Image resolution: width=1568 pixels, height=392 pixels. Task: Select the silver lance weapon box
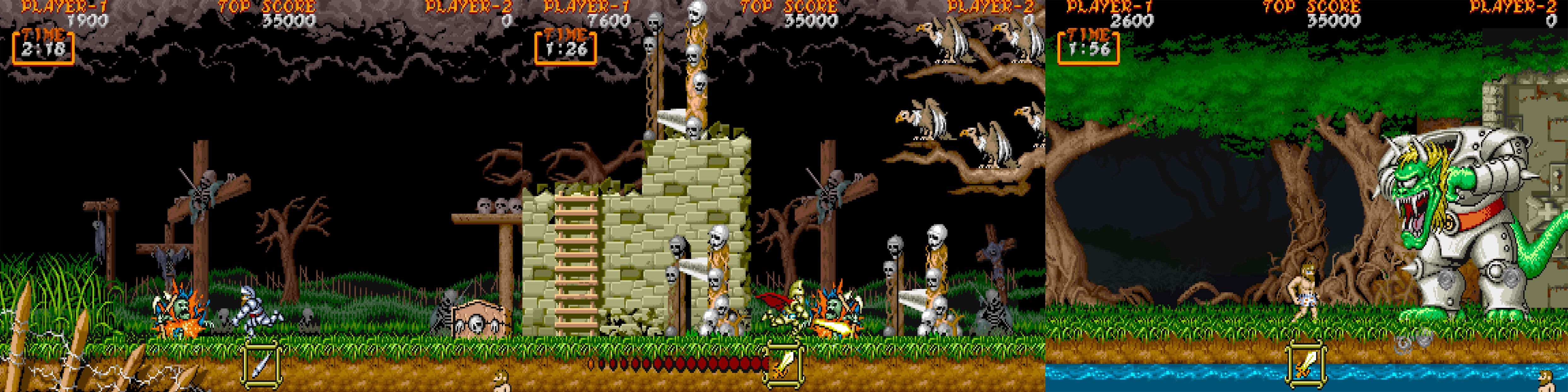[262, 364]
